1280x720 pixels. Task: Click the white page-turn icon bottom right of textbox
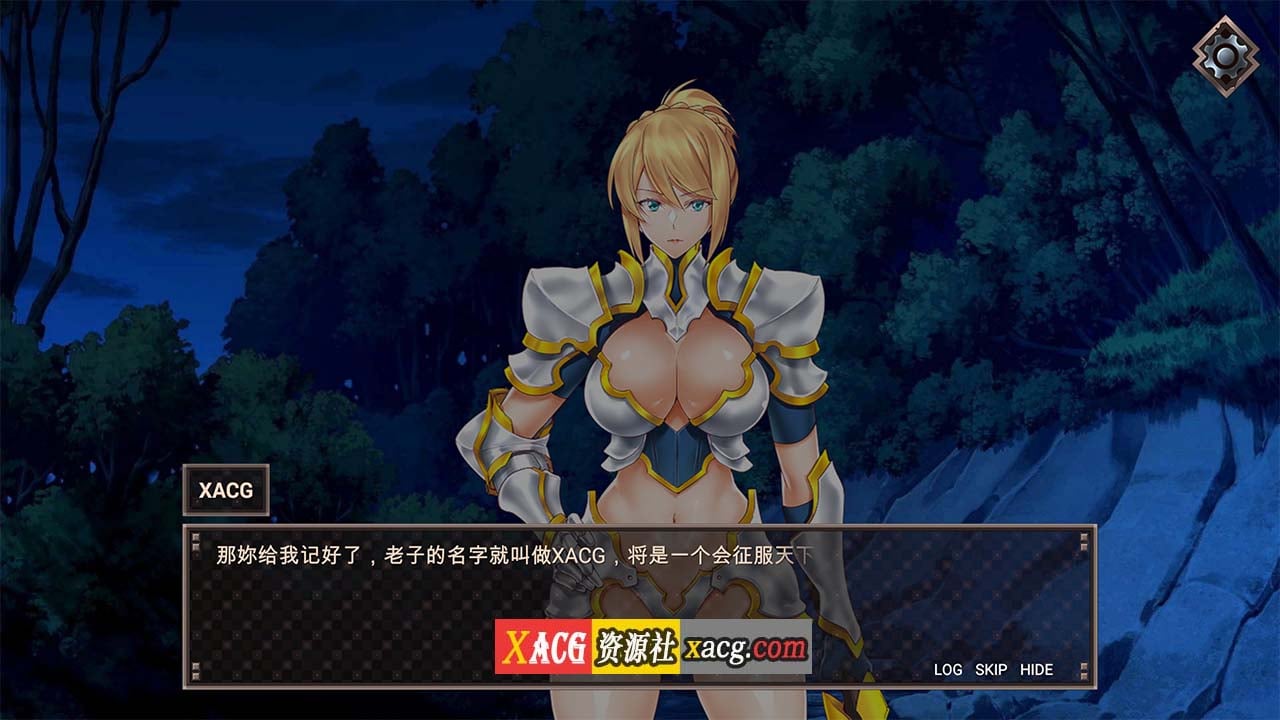(x=1085, y=670)
